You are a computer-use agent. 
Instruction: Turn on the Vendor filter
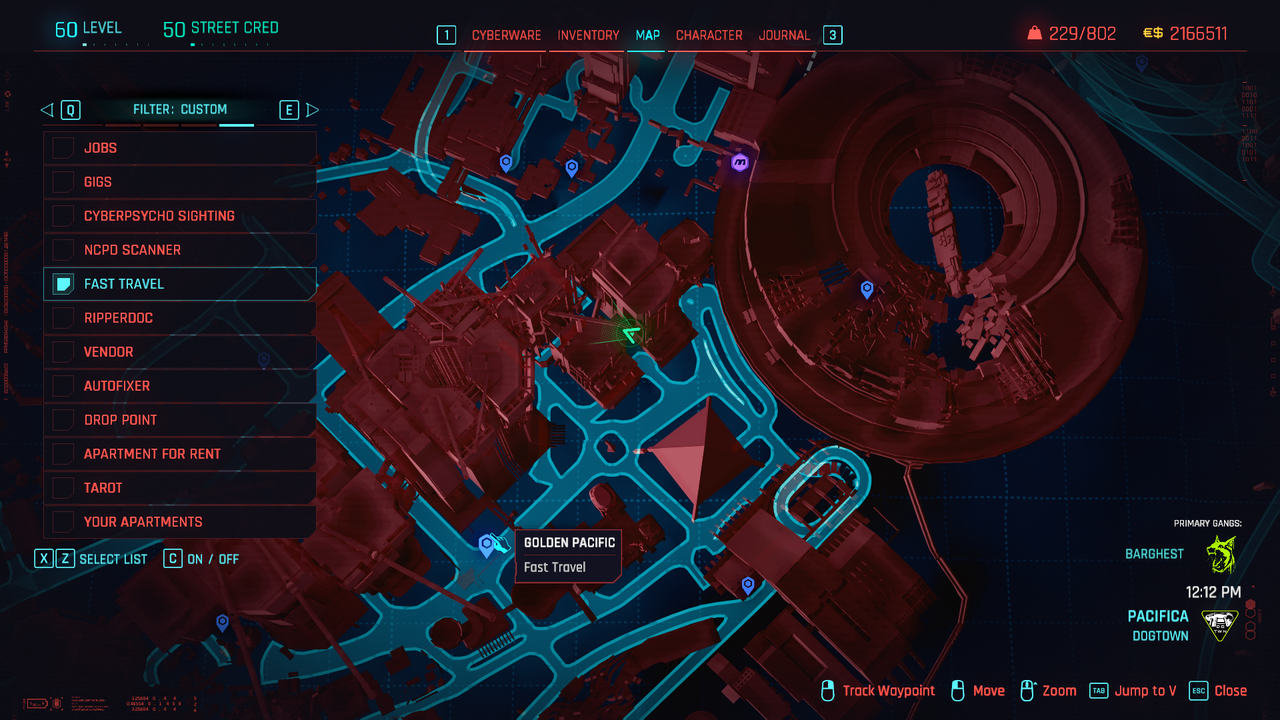(64, 352)
